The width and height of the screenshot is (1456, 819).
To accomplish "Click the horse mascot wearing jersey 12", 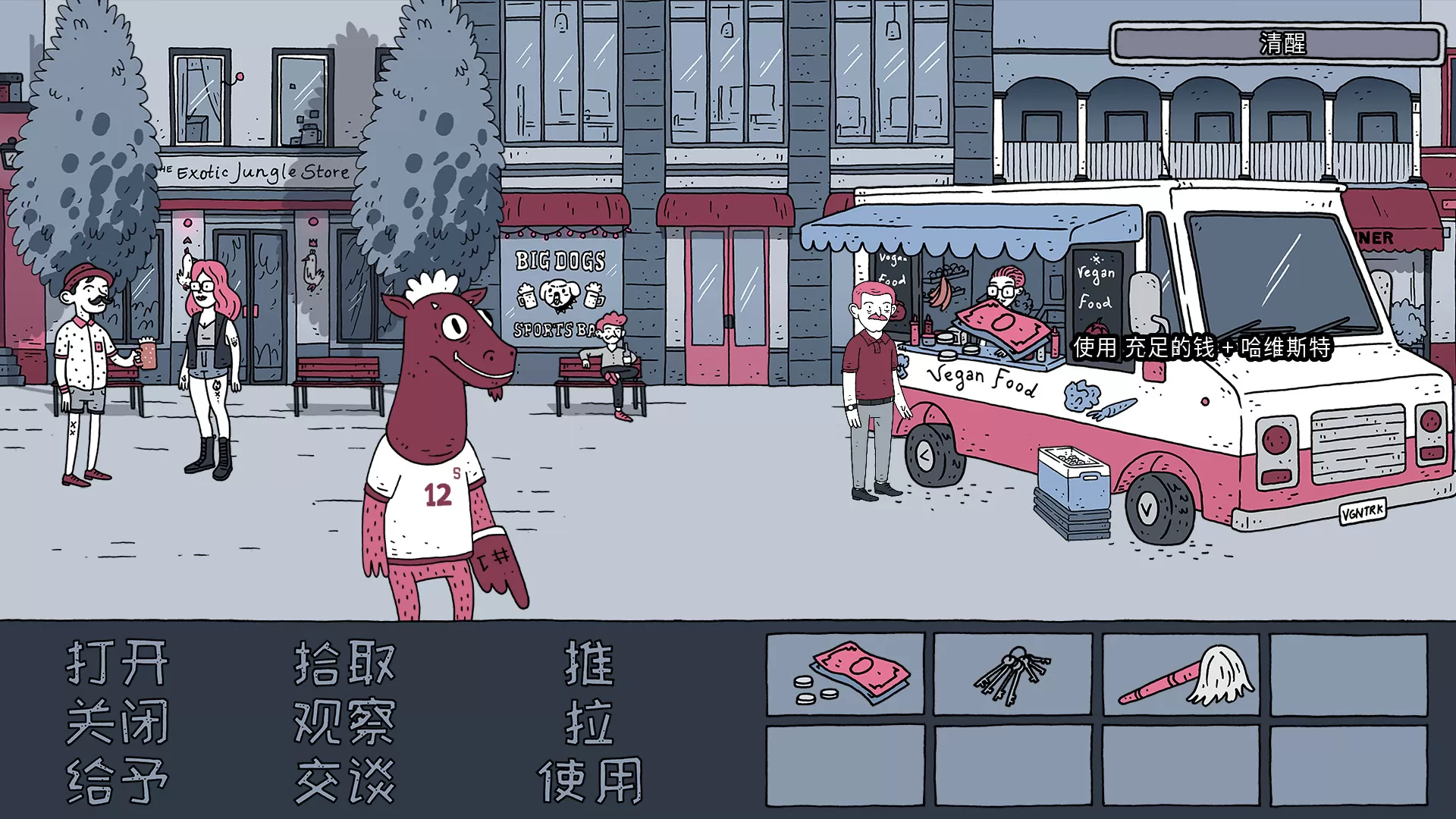I will [x=440, y=455].
